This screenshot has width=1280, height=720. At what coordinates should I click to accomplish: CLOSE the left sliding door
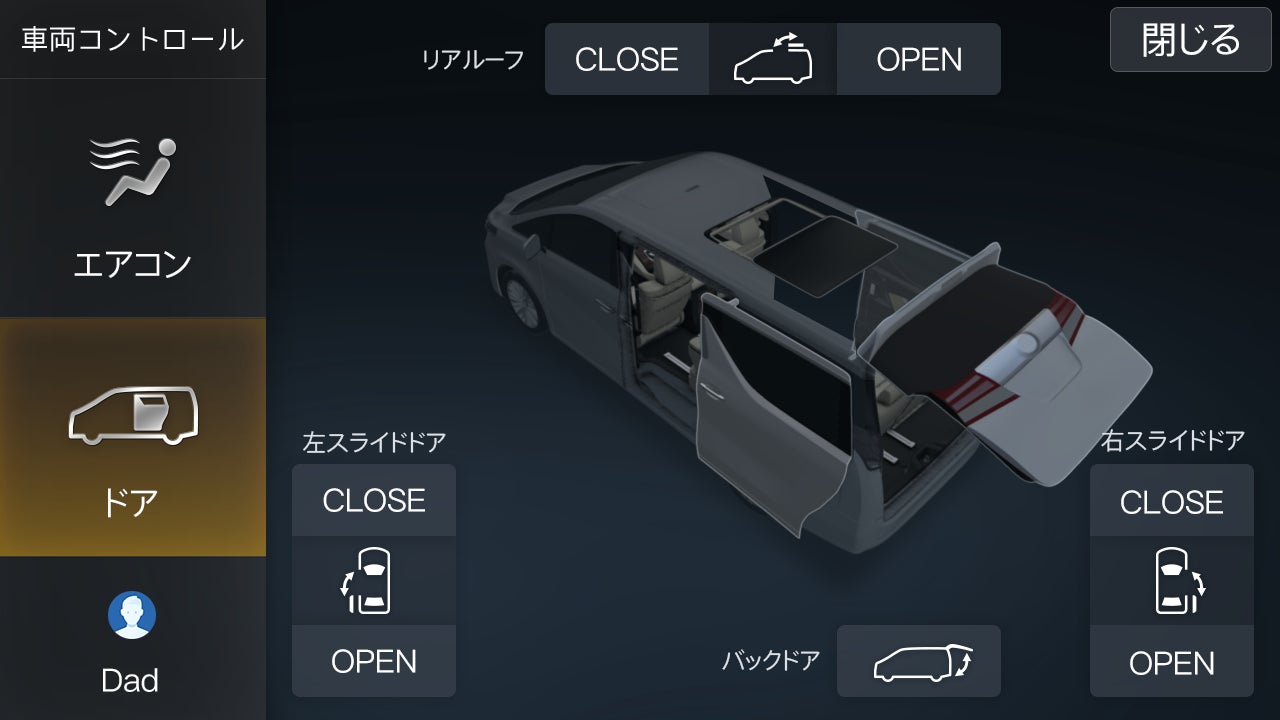373,500
